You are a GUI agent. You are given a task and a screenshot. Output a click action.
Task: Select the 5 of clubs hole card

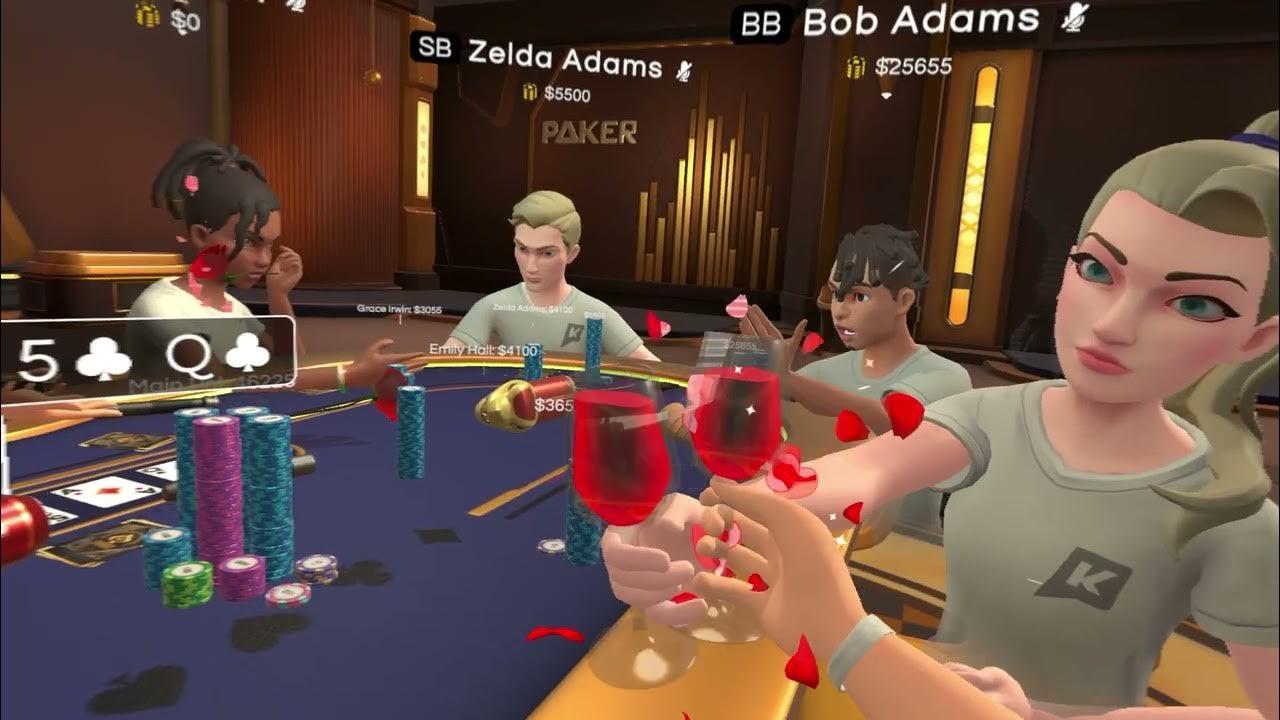(x=75, y=359)
